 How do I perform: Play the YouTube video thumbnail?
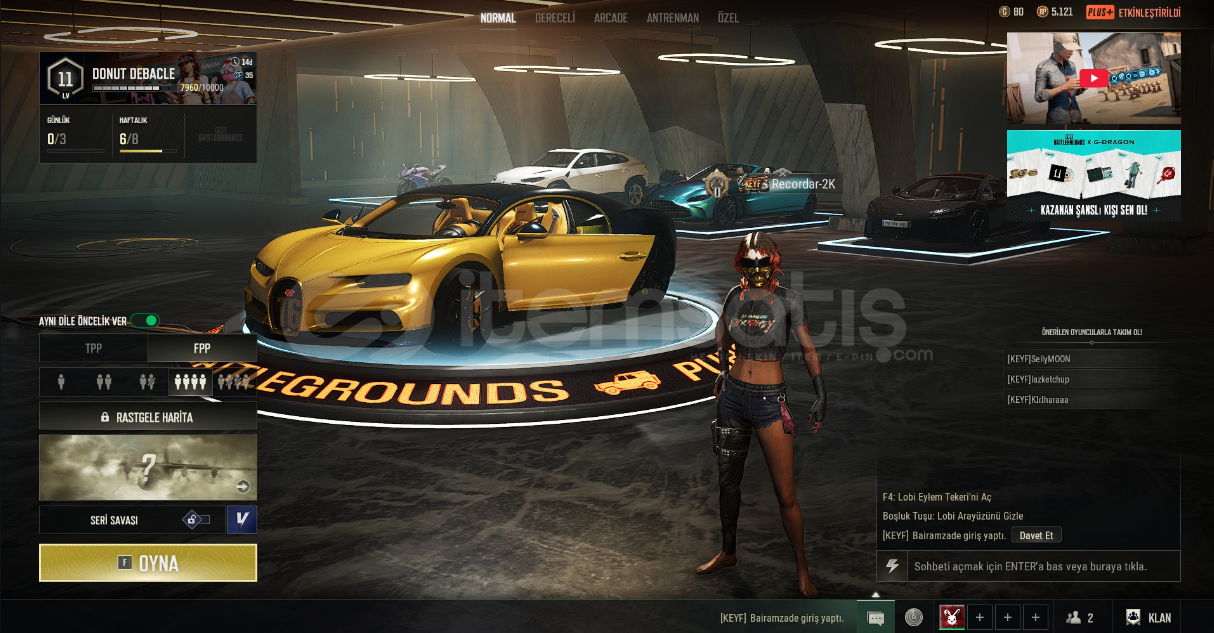pyautogui.click(x=1093, y=78)
